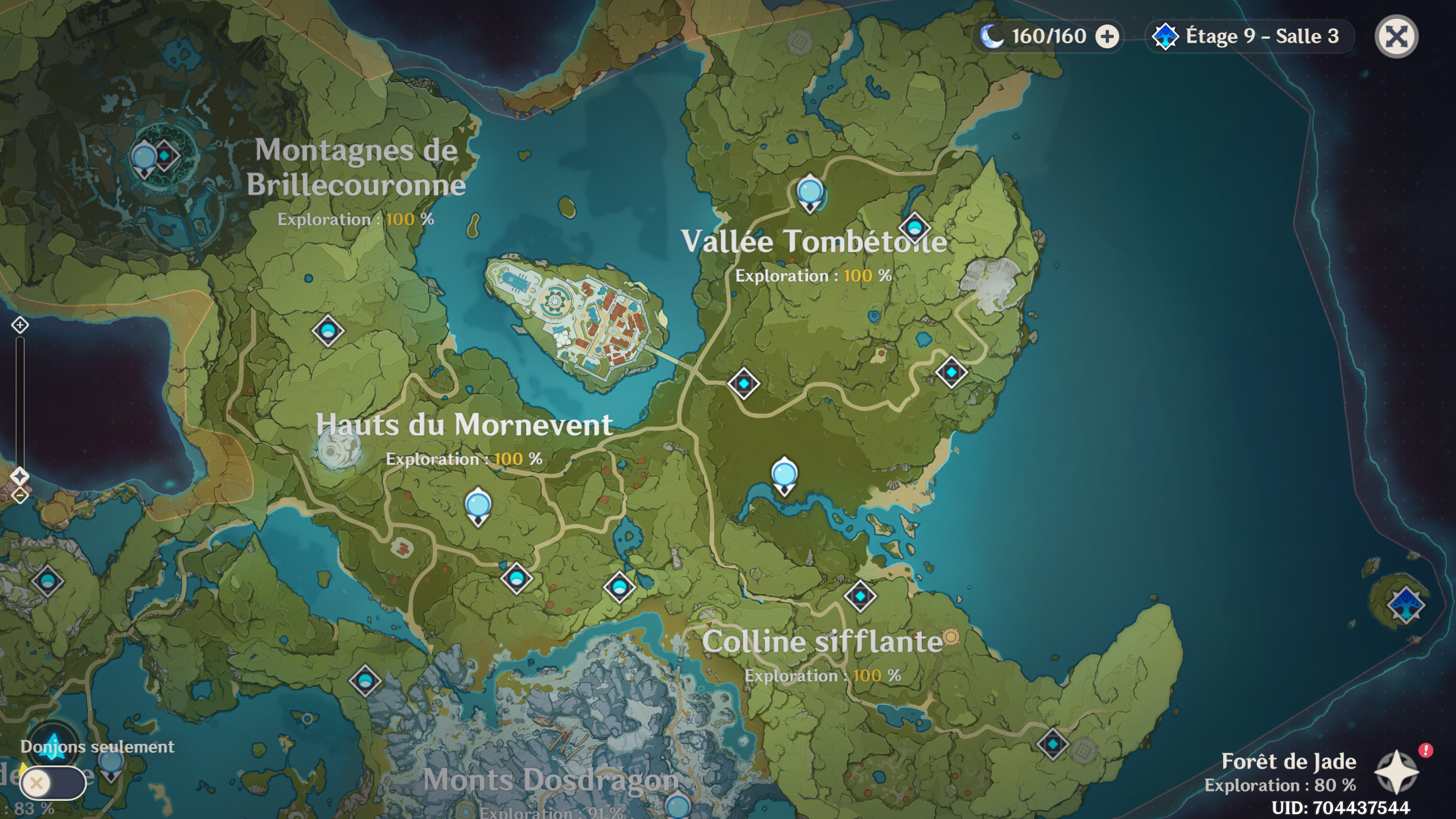Select the floor-layer diamond icon on the left slider
This screenshot has width=1456, height=819.
20,477
